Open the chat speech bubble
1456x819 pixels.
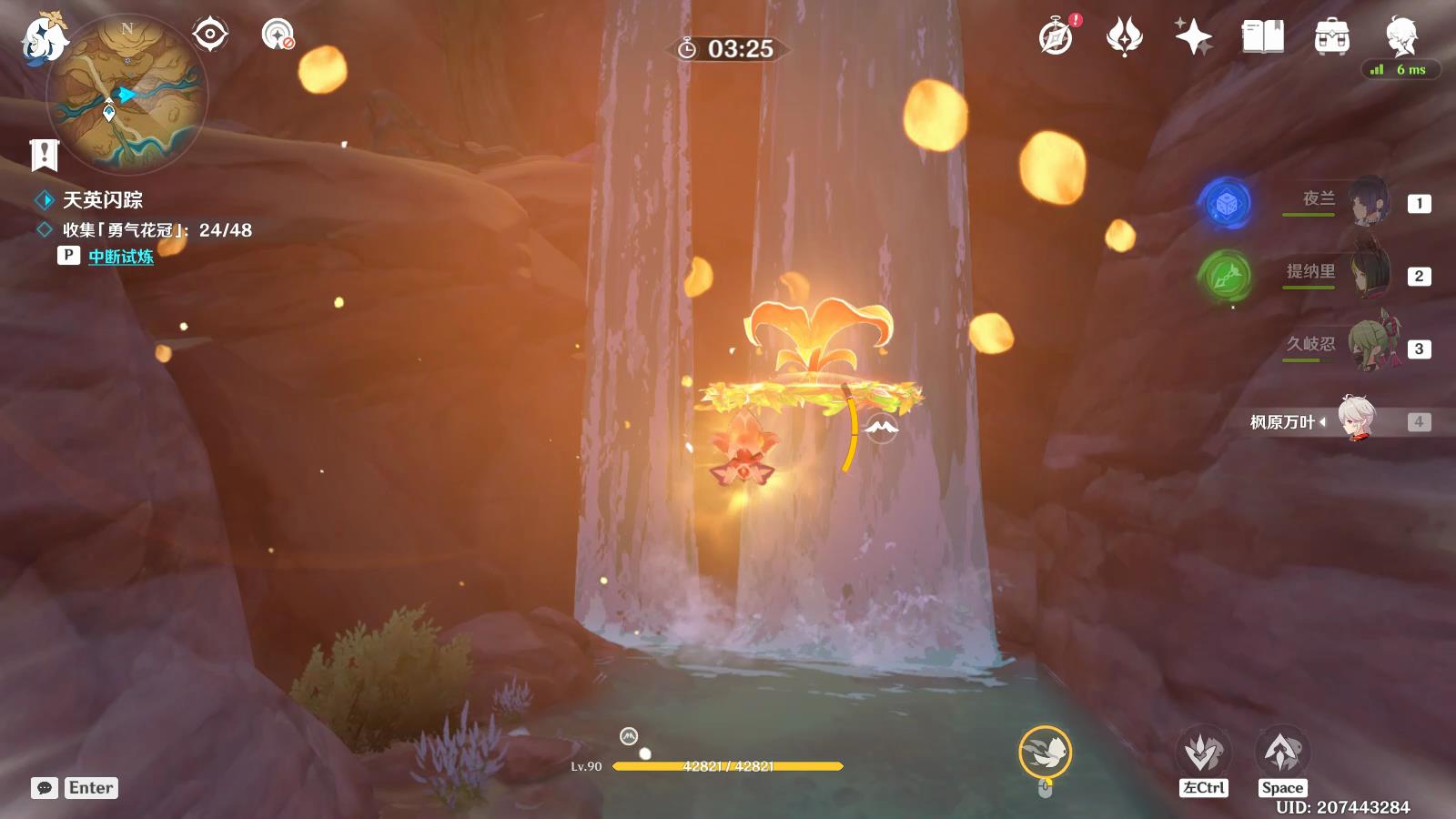[45, 788]
